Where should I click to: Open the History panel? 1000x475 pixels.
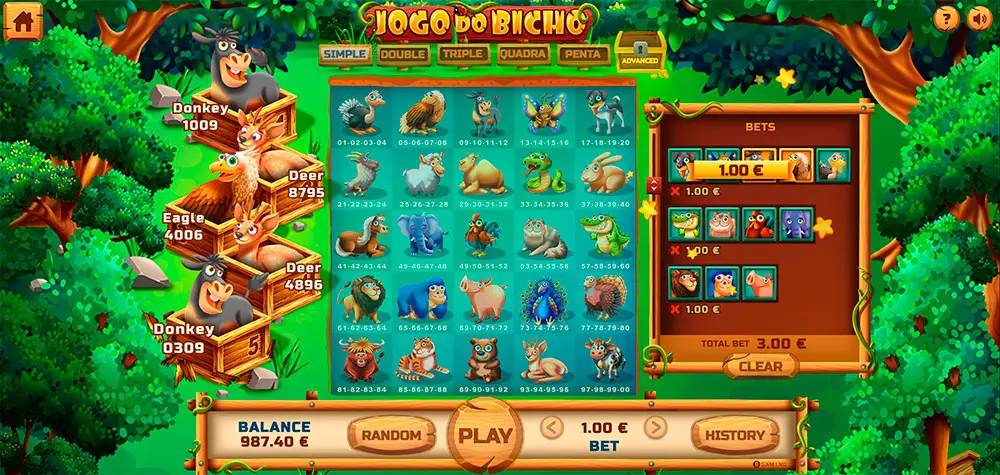click(x=735, y=435)
